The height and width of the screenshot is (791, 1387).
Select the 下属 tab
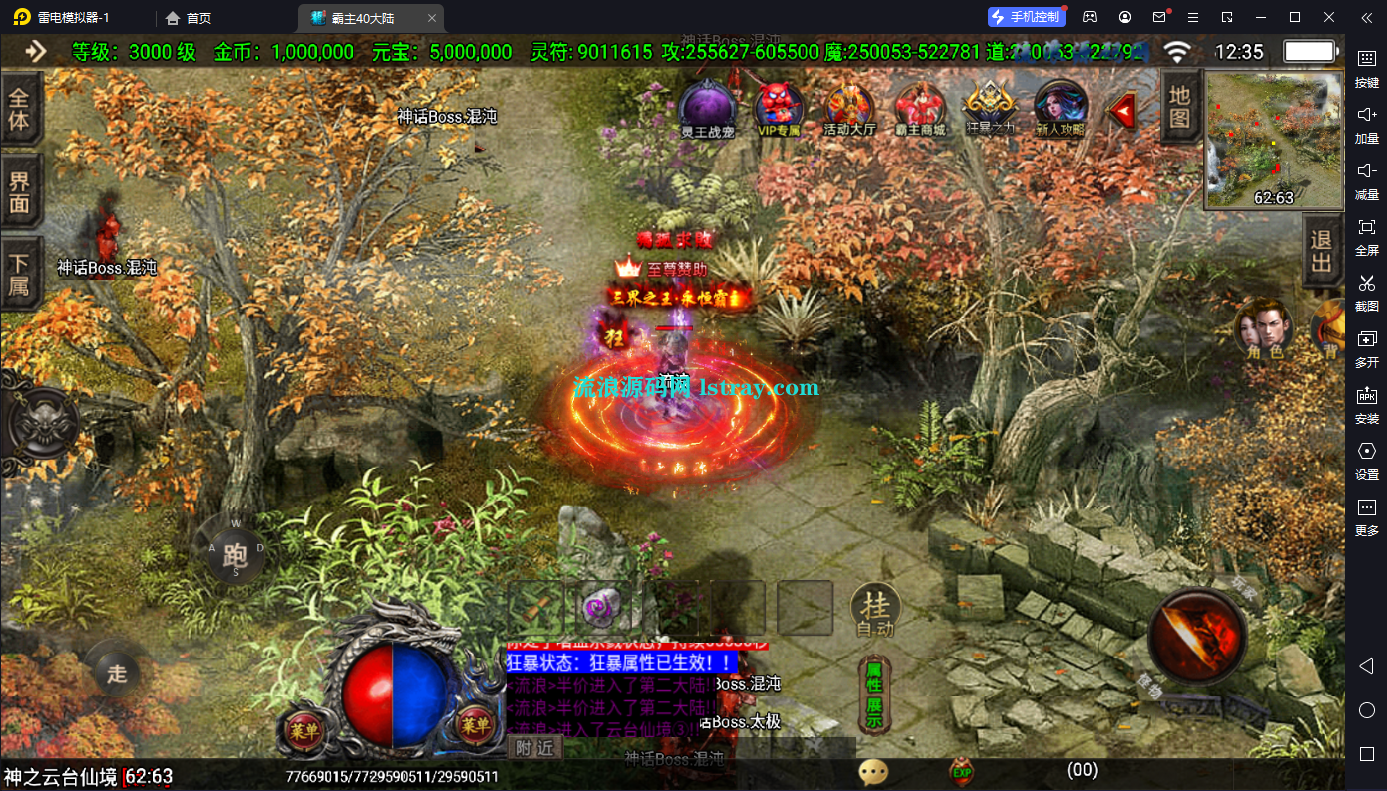pos(20,275)
